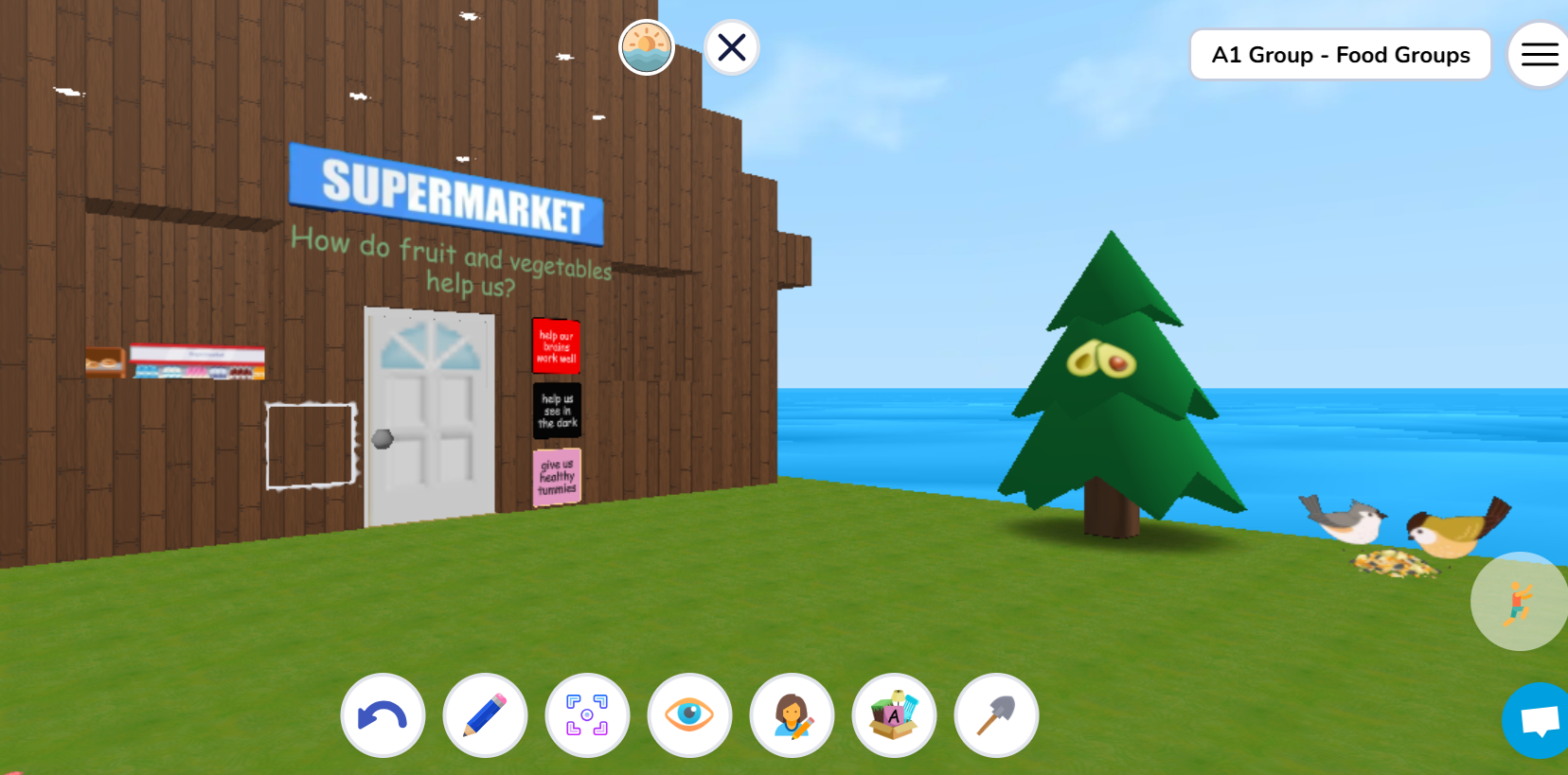Toggle day and night with the sun icon
The width and height of the screenshot is (1568, 775).
[x=647, y=46]
